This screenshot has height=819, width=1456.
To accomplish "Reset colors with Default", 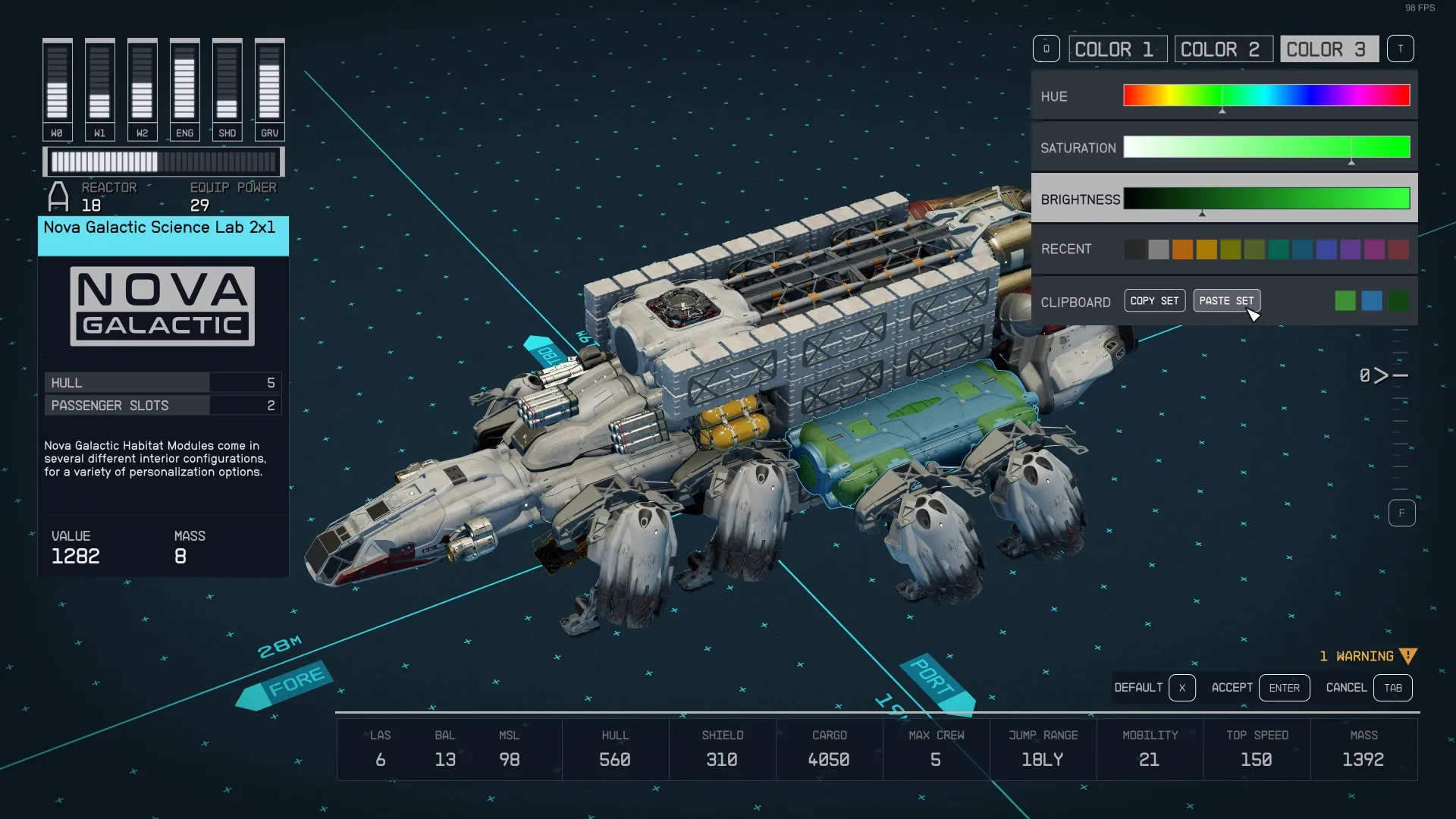I will pyautogui.click(x=1153, y=688).
